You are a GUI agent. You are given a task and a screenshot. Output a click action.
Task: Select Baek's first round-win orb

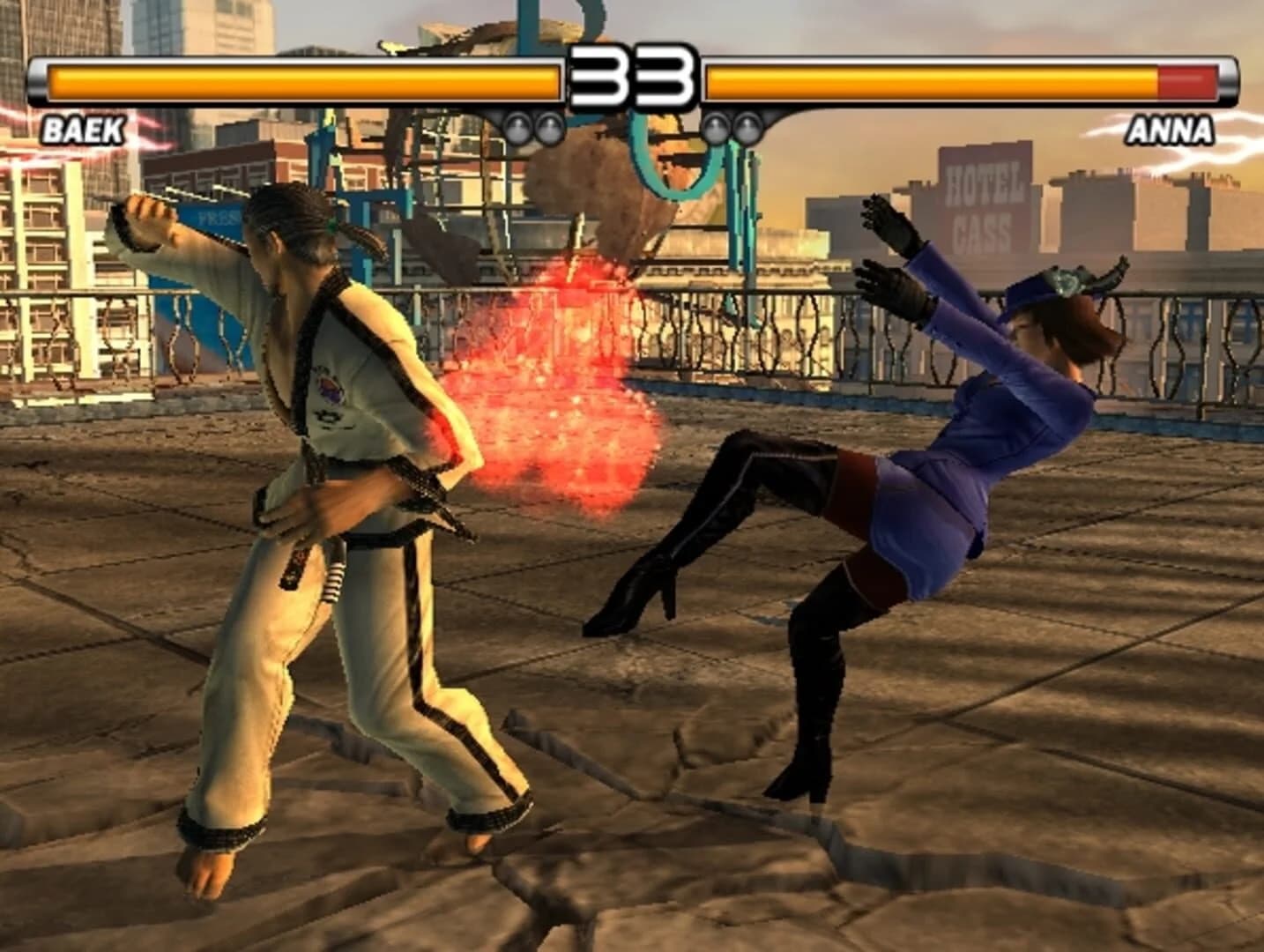pos(519,128)
